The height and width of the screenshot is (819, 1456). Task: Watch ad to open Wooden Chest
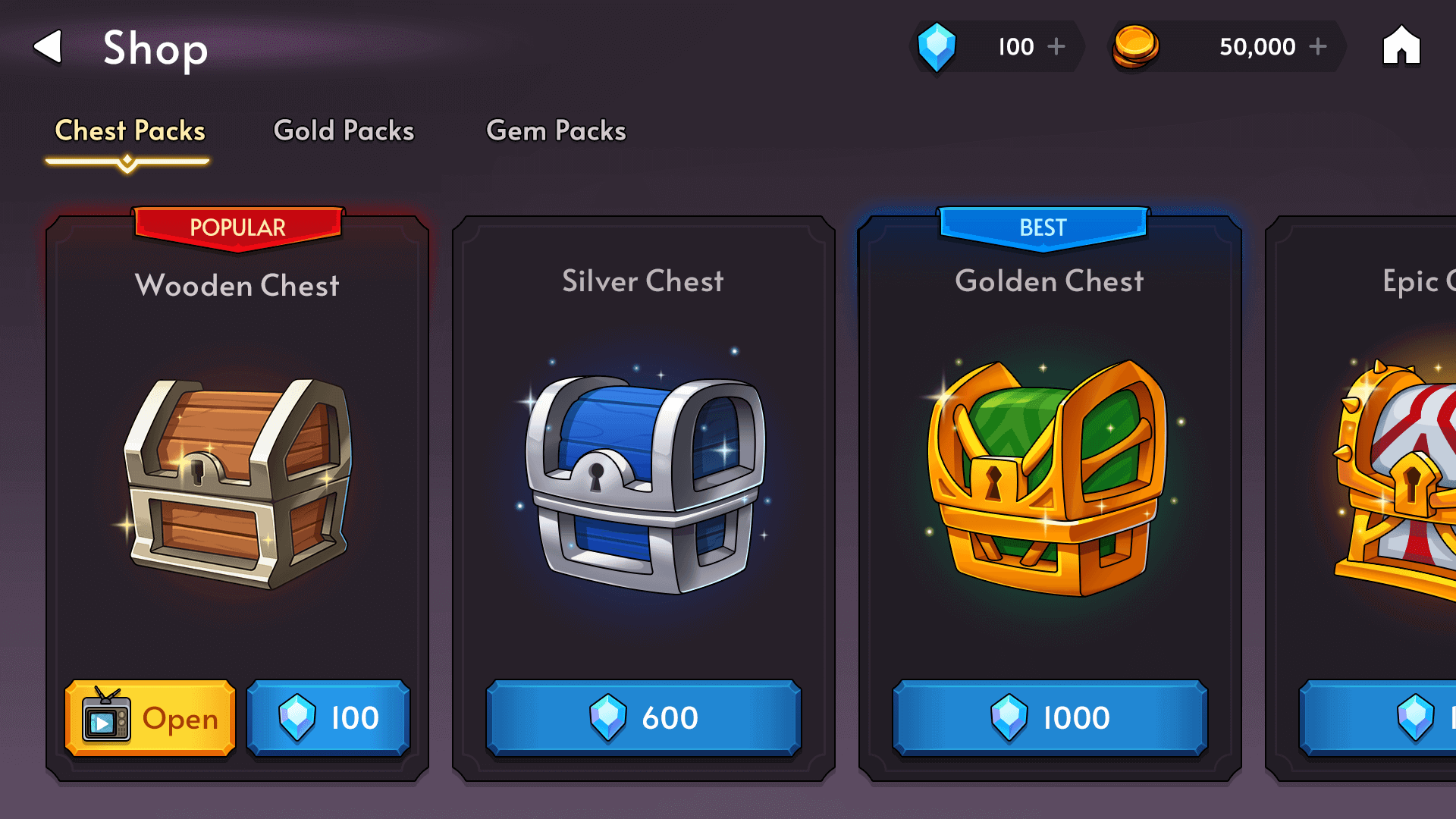click(150, 718)
